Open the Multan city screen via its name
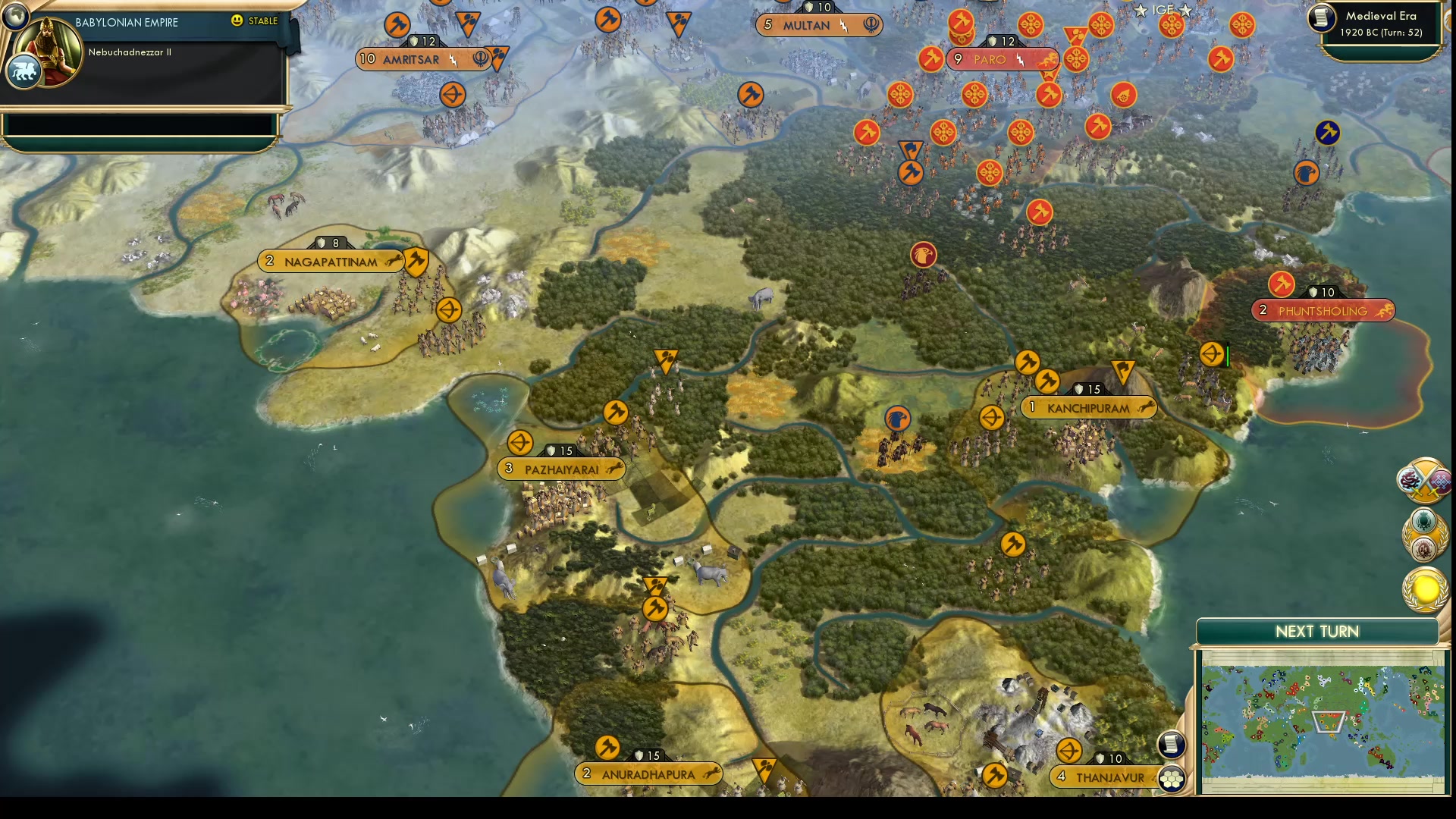The width and height of the screenshot is (1456, 819). coord(808,25)
